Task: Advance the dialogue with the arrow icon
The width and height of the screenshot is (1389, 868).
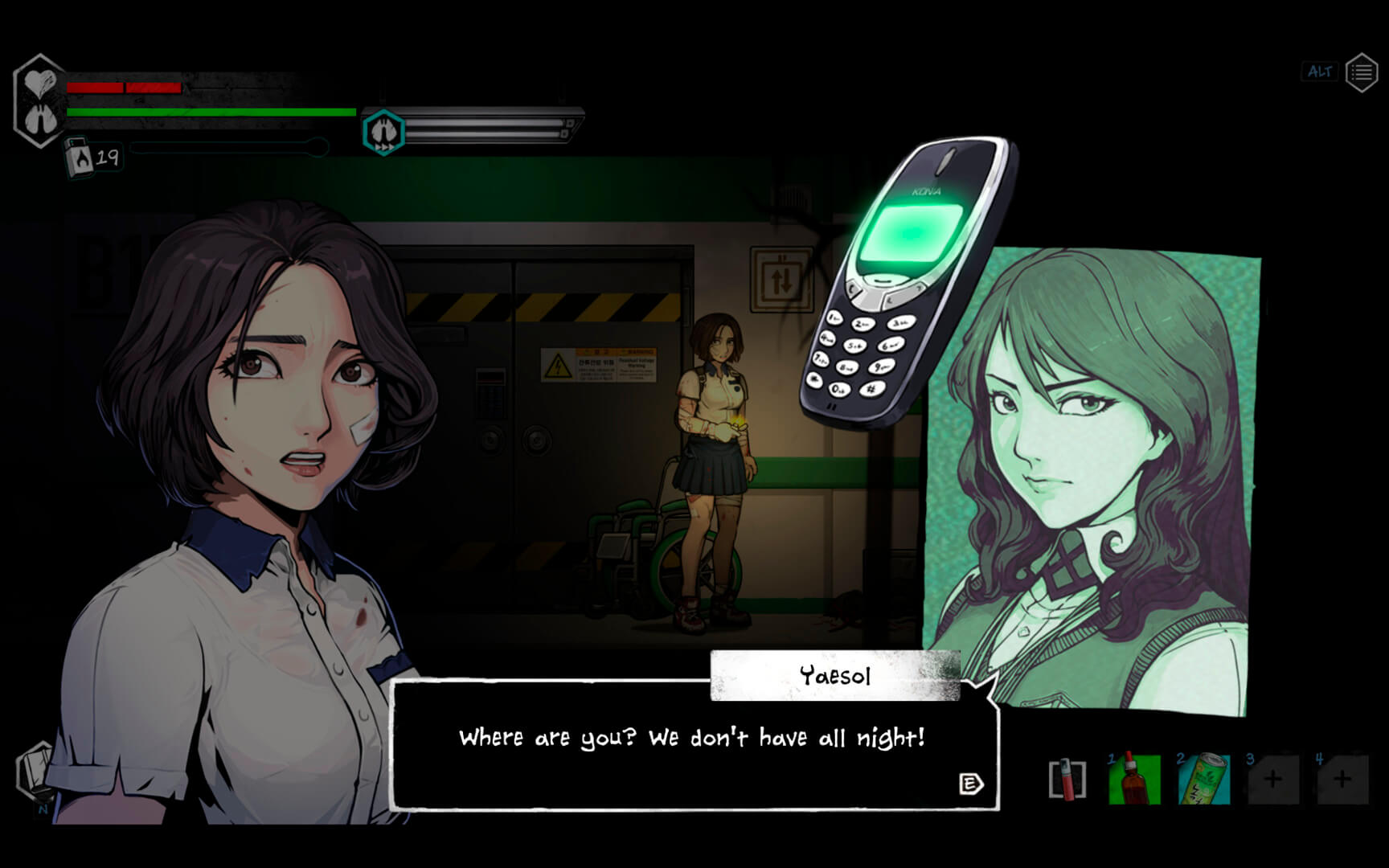Action: tap(971, 784)
